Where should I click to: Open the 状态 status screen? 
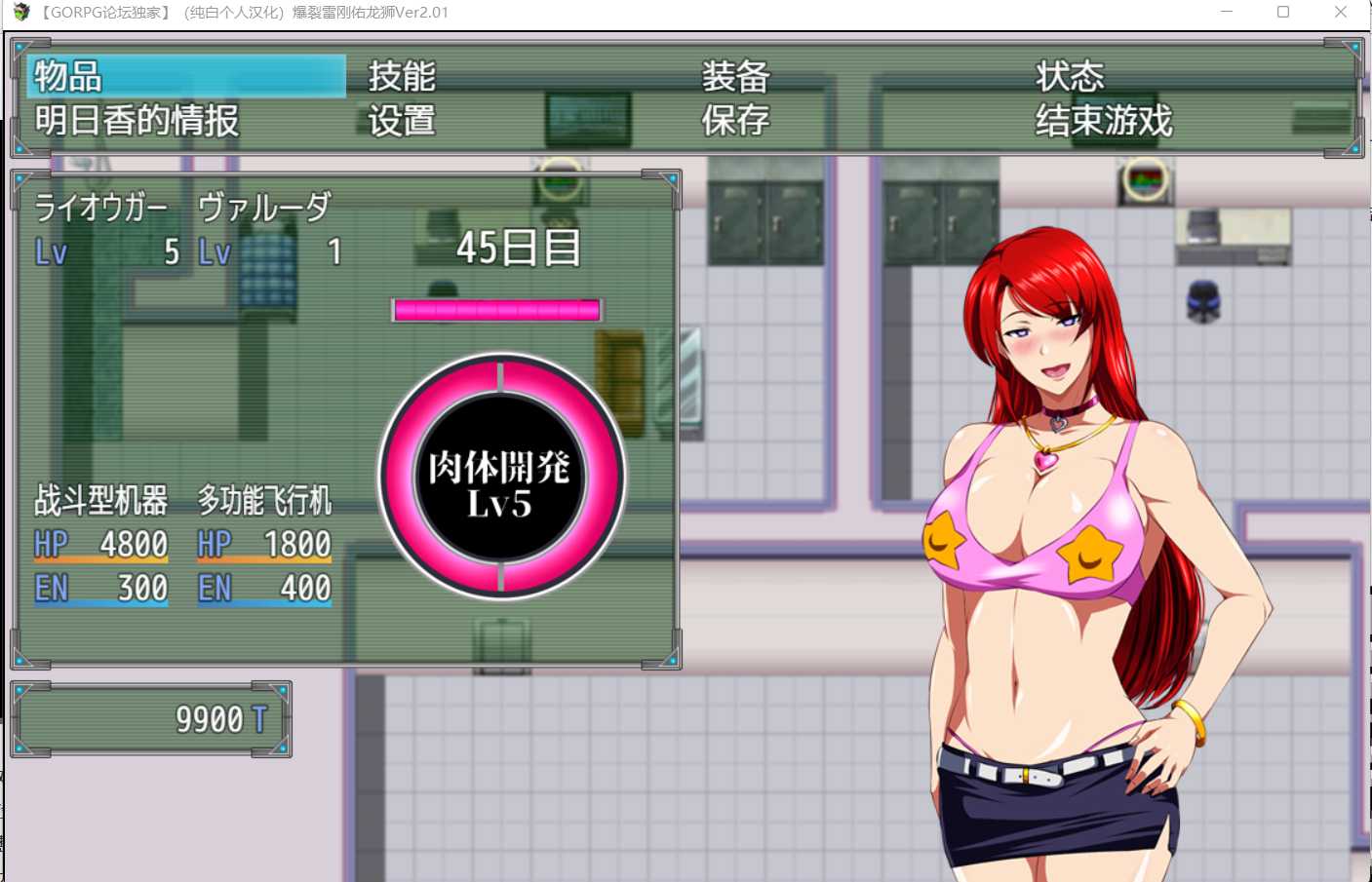pos(1070,76)
